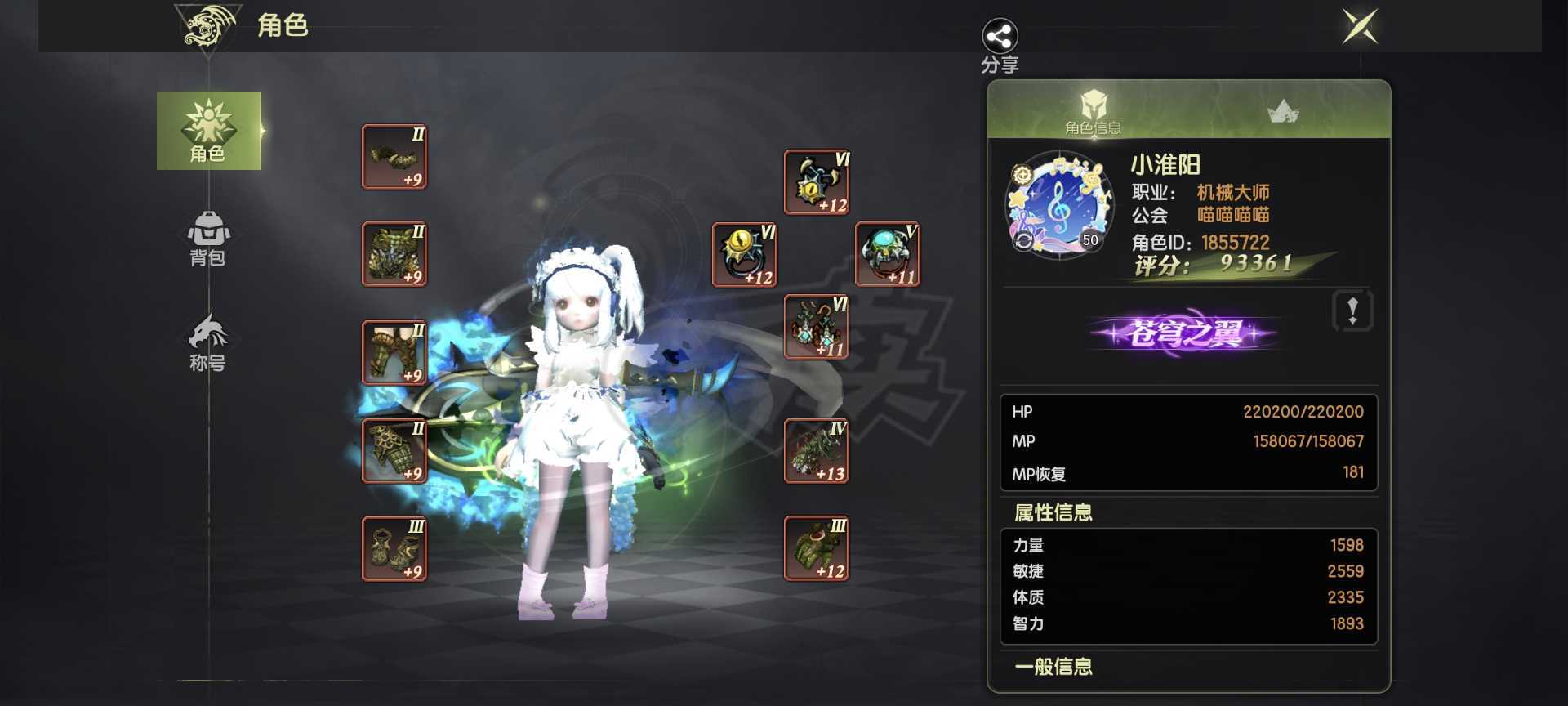
Task: Click the exclamation mark info button
Action: pyautogui.click(x=1352, y=311)
